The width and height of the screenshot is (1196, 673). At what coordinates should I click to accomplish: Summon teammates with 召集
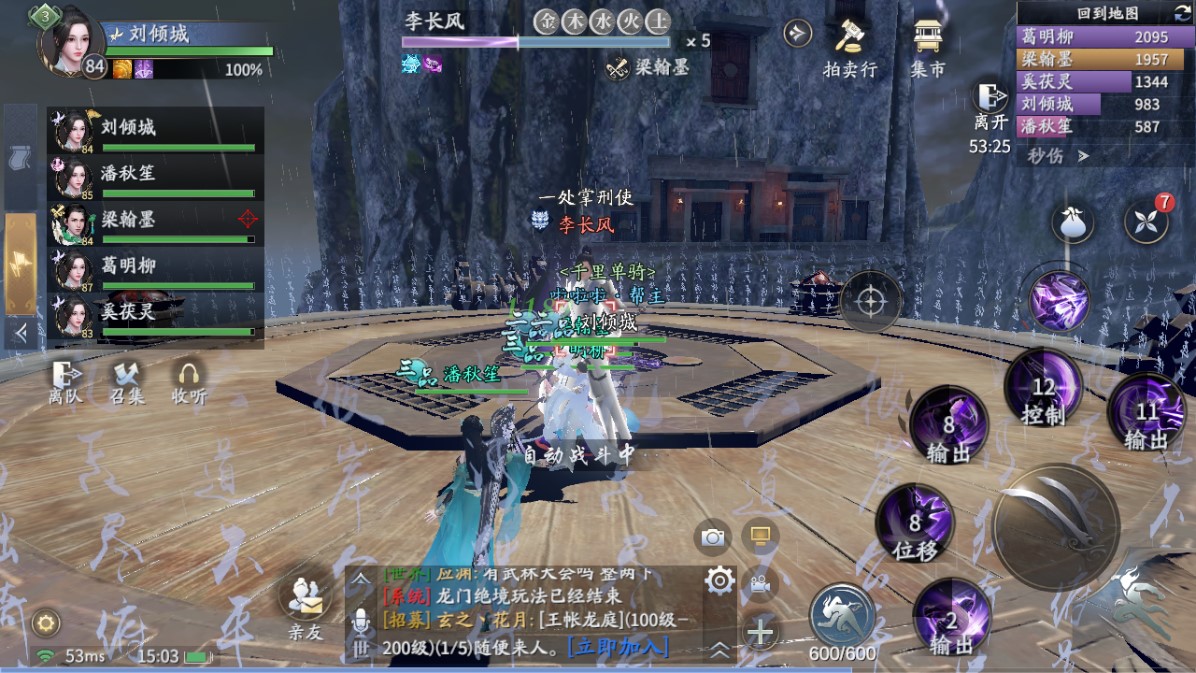tap(127, 382)
